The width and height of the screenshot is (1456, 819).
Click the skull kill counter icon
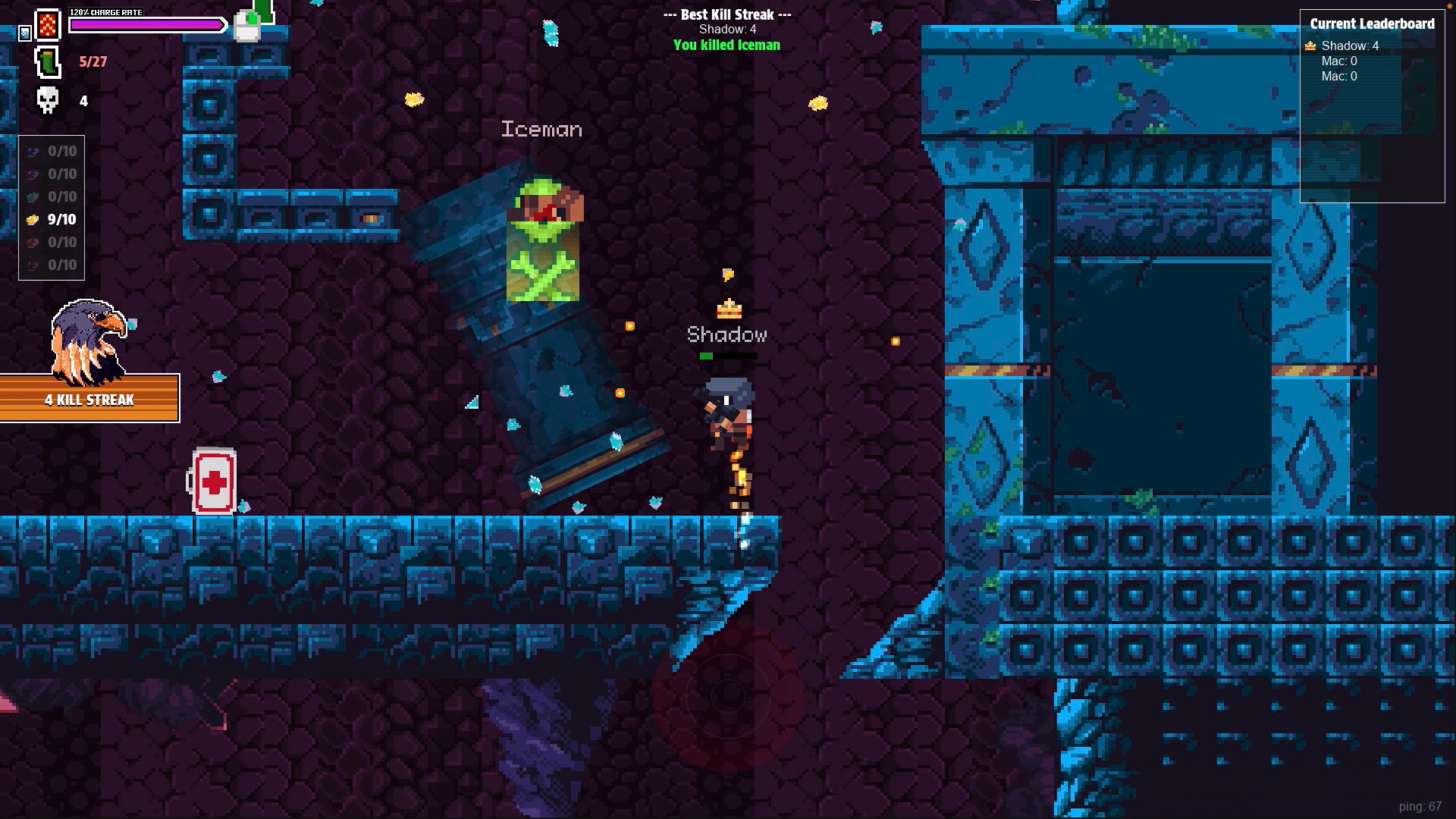tap(47, 99)
